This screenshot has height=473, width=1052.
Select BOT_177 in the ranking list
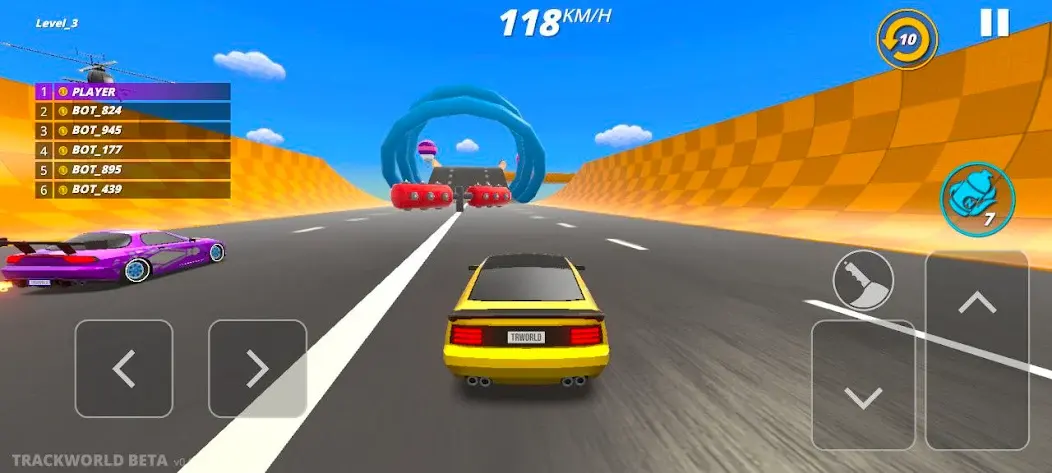point(133,150)
